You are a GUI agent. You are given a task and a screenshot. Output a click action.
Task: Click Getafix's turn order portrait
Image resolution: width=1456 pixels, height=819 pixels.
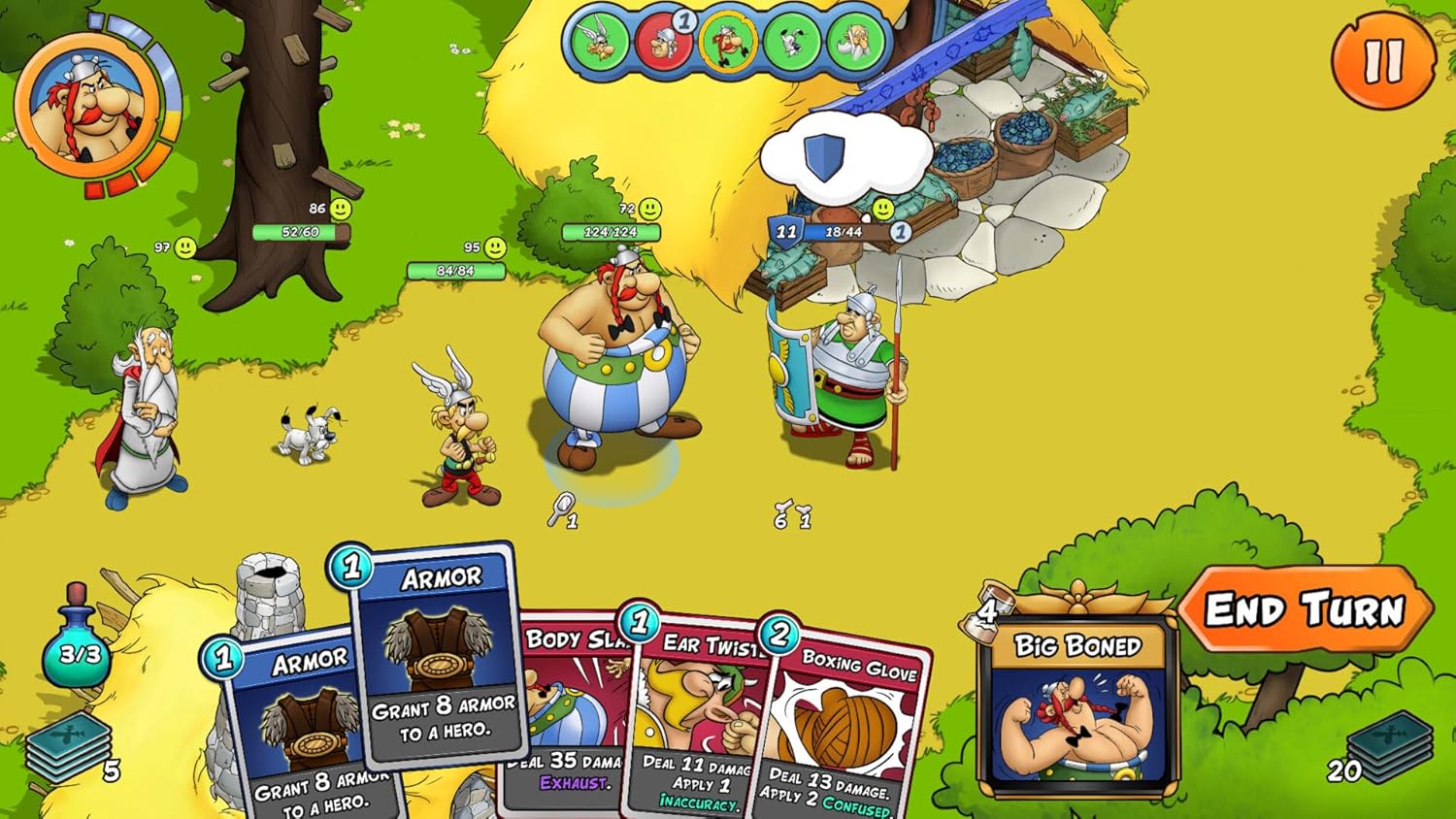pos(857,42)
